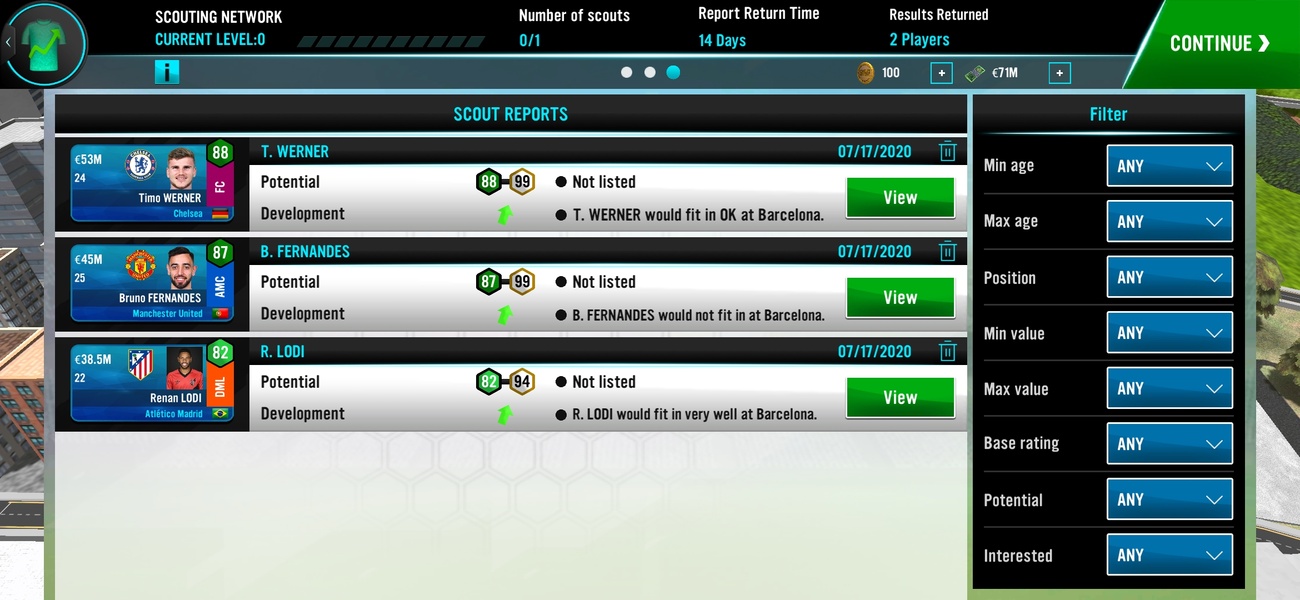Select Timo Werner's player card
The height and width of the screenshot is (600, 1300).
click(152, 182)
